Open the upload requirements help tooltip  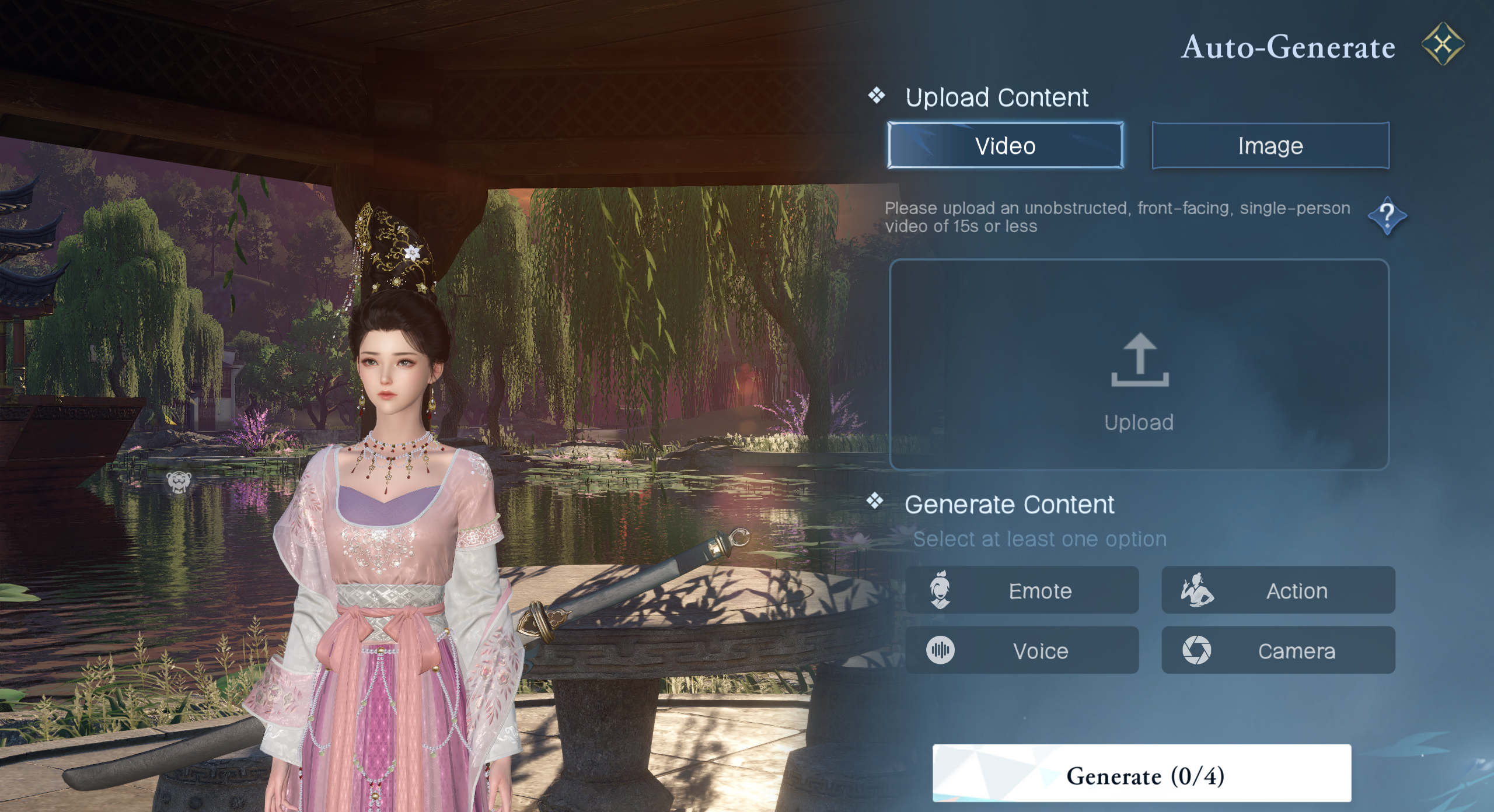click(x=1387, y=216)
